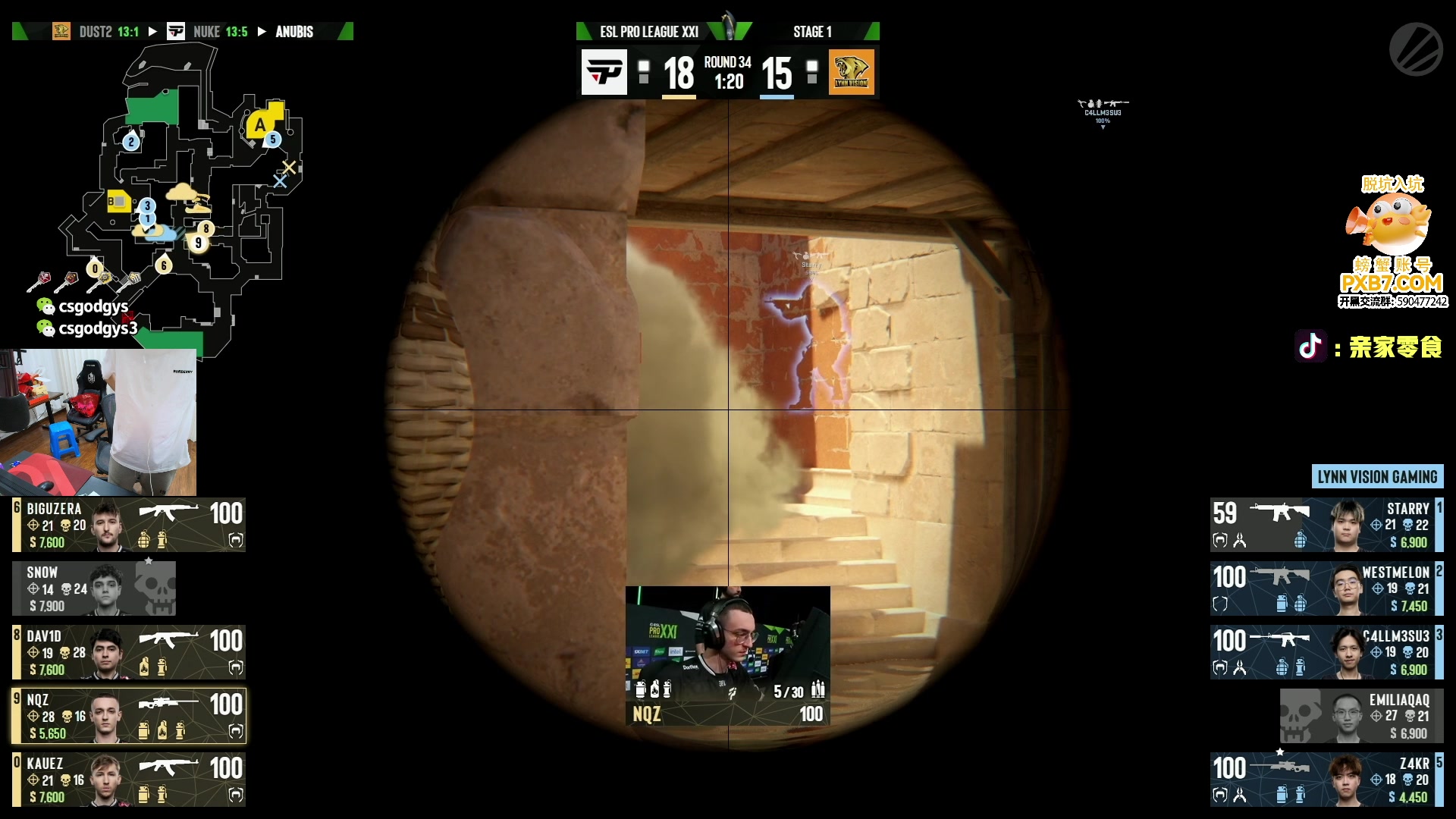Image resolution: width=1456 pixels, height=819 pixels.
Task: Click the PXB7.COM advertisement overlay
Action: tap(1392, 243)
